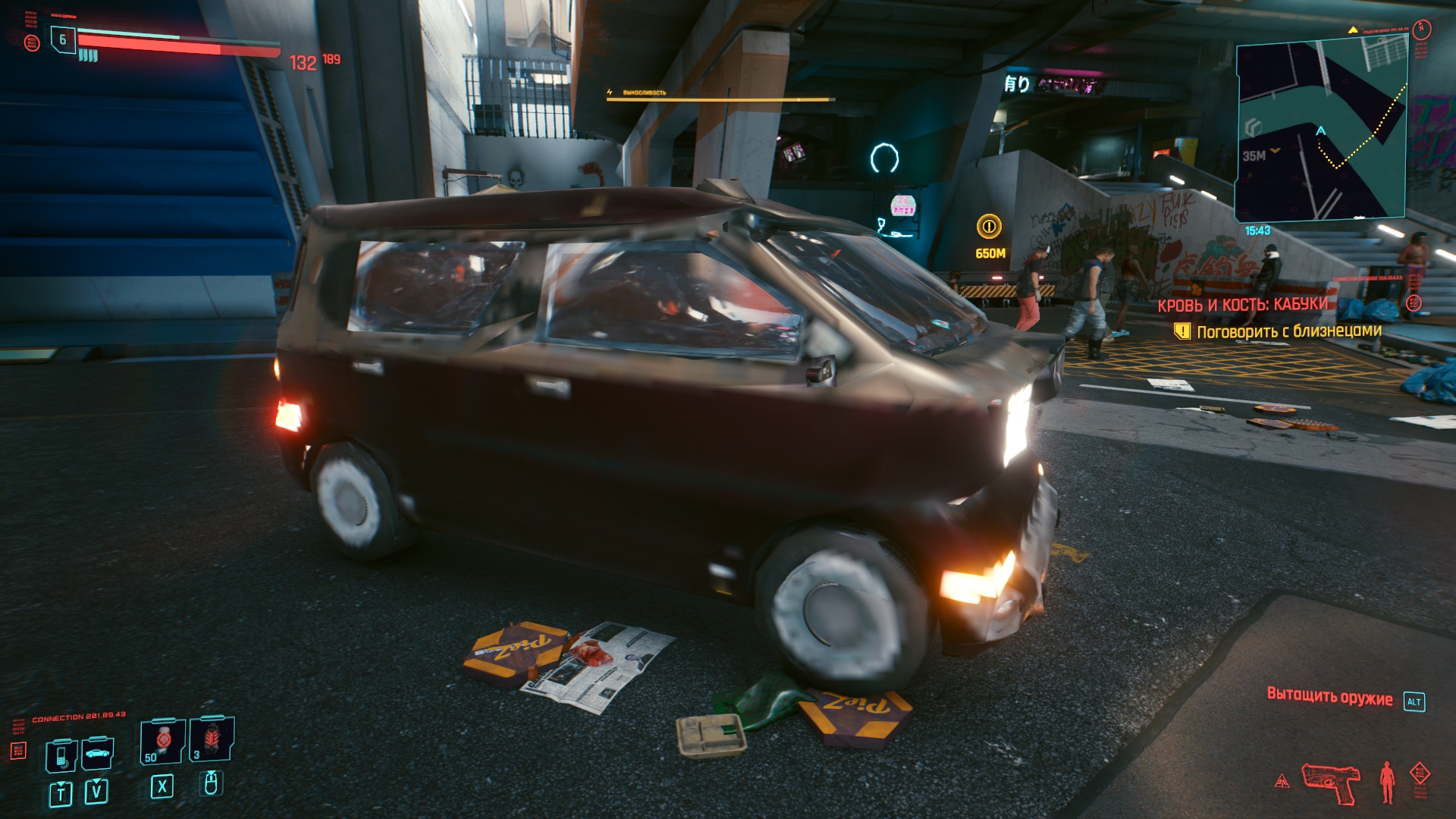The width and height of the screenshot is (1456, 819).
Task: Click the level 6 badge
Action: [63, 39]
